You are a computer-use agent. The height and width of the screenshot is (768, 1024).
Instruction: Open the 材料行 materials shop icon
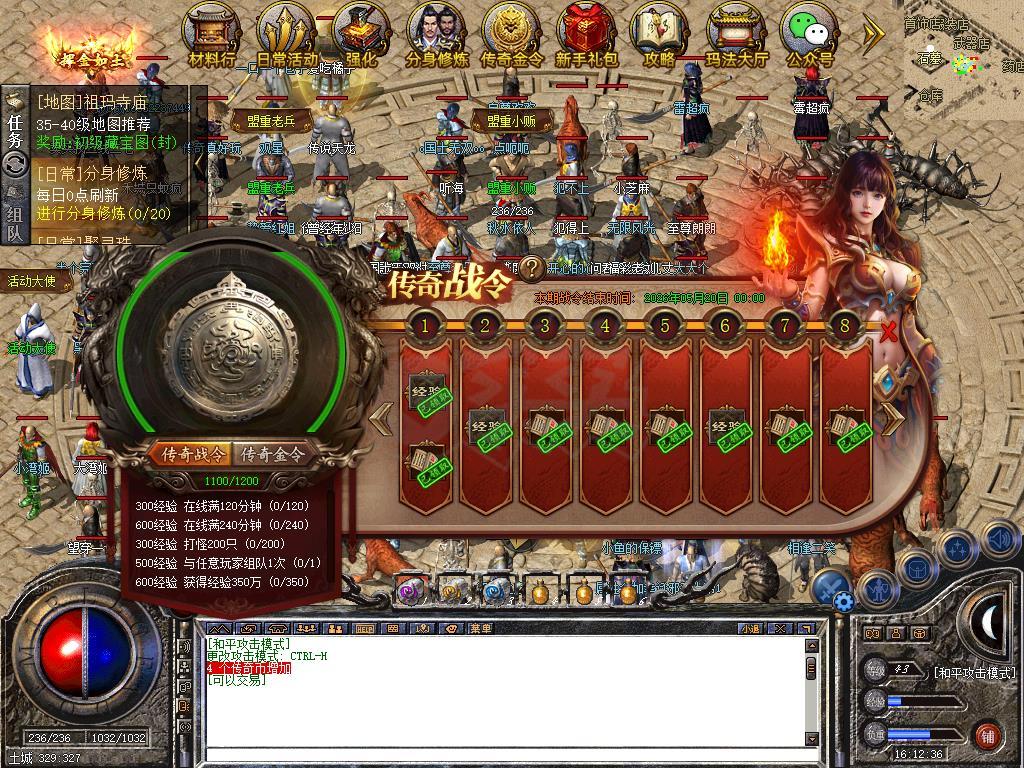click(212, 36)
